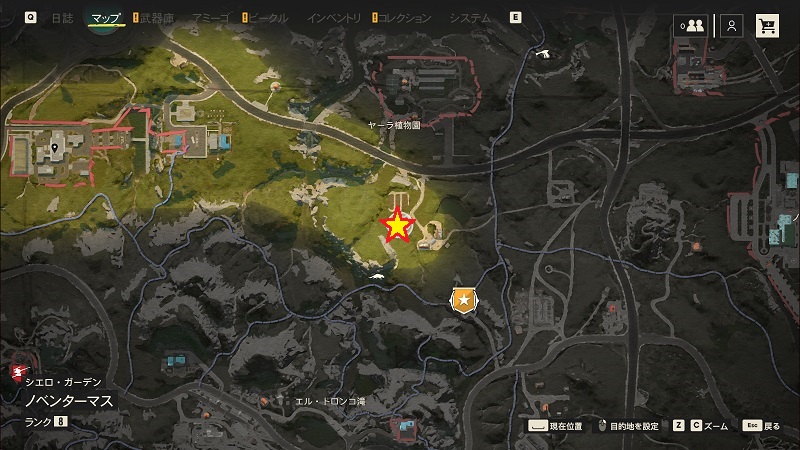Select the yellow star objective marker
Screen dimensions: 800x450
pyautogui.click(x=398, y=227)
